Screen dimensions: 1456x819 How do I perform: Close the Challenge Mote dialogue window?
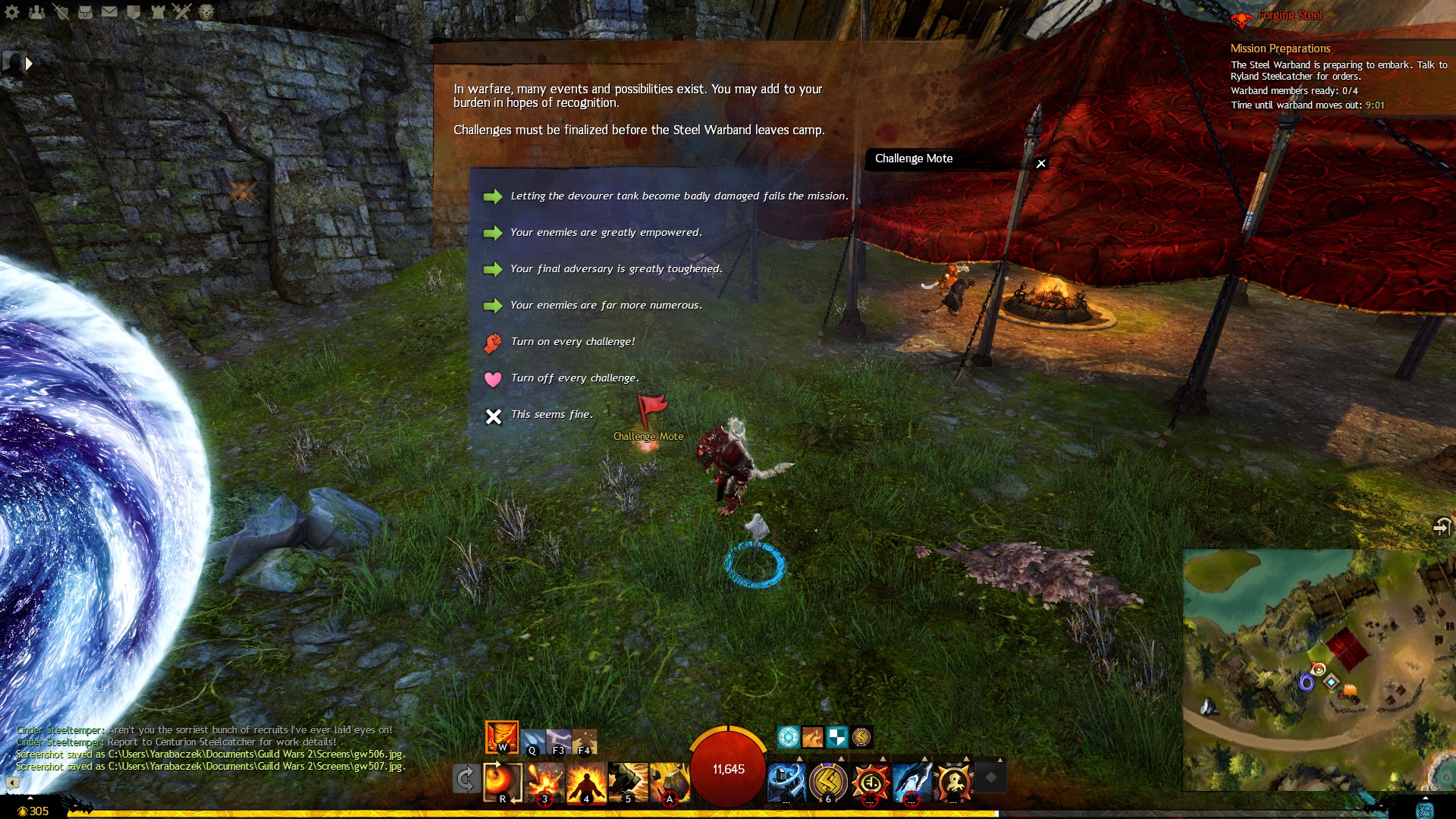pos(1041,164)
